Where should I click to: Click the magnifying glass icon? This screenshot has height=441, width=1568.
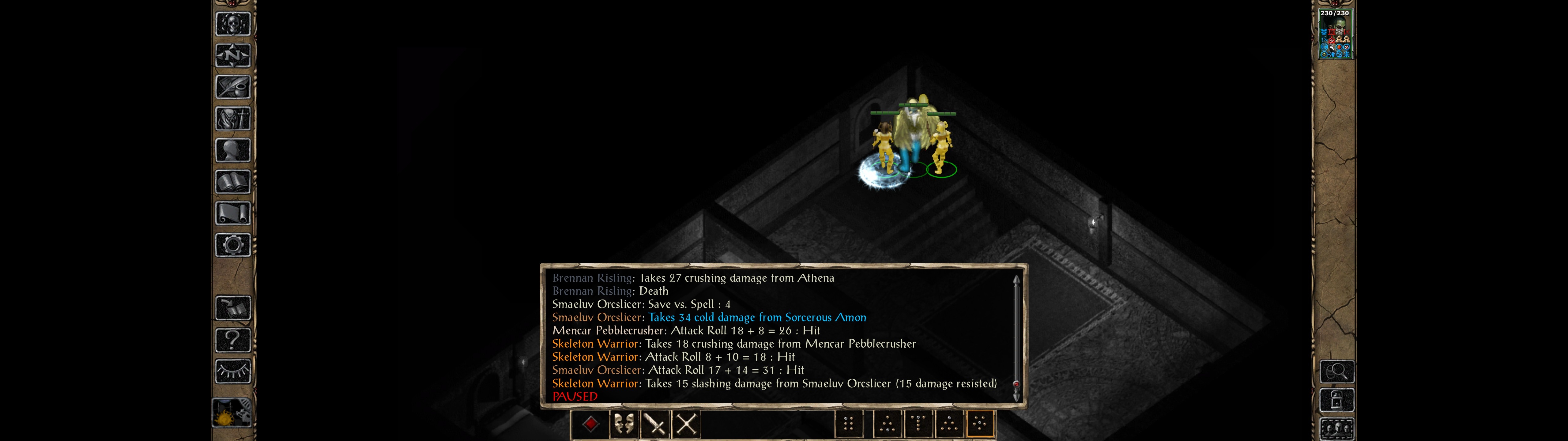point(1337,371)
